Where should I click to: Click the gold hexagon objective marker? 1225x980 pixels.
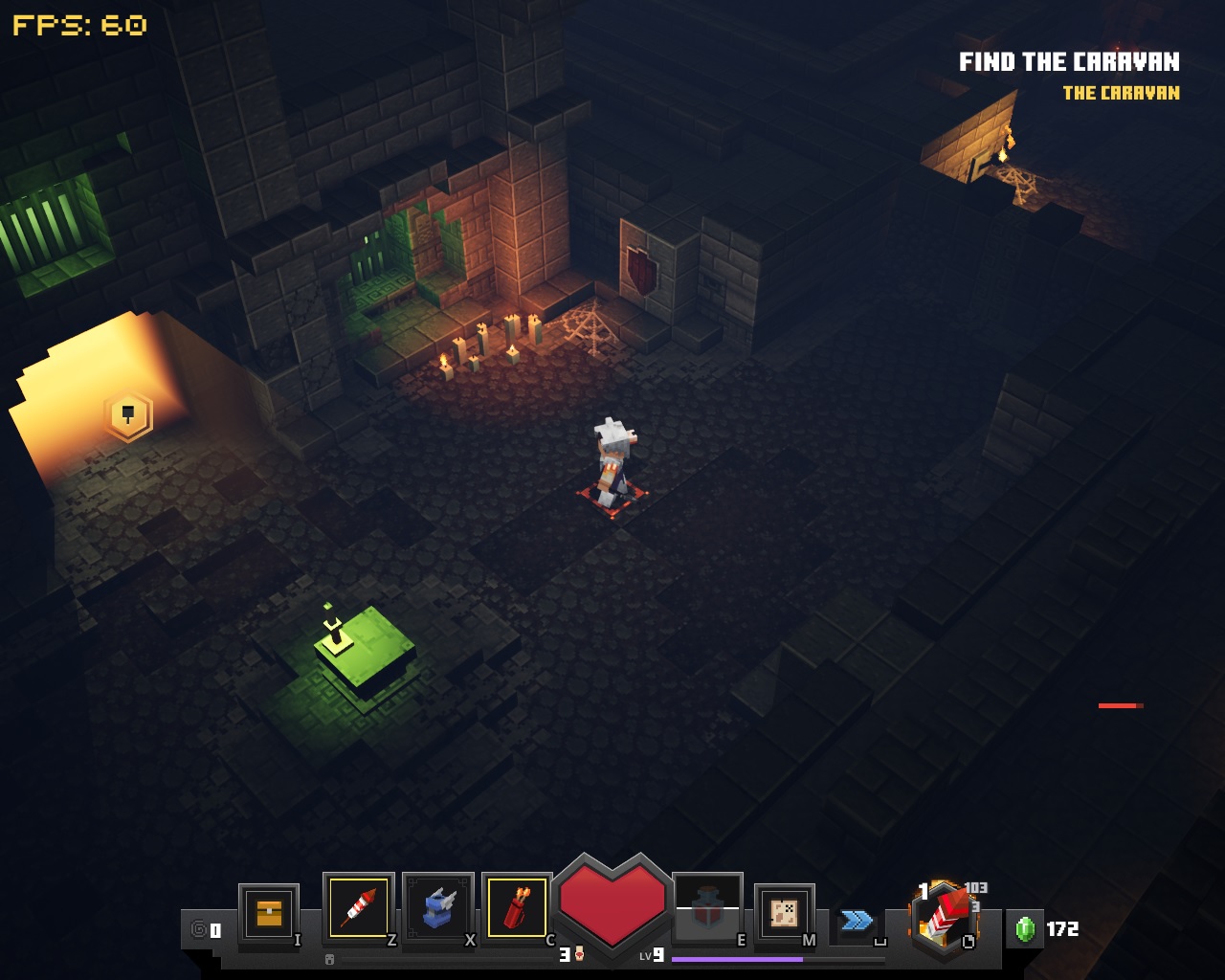128,415
